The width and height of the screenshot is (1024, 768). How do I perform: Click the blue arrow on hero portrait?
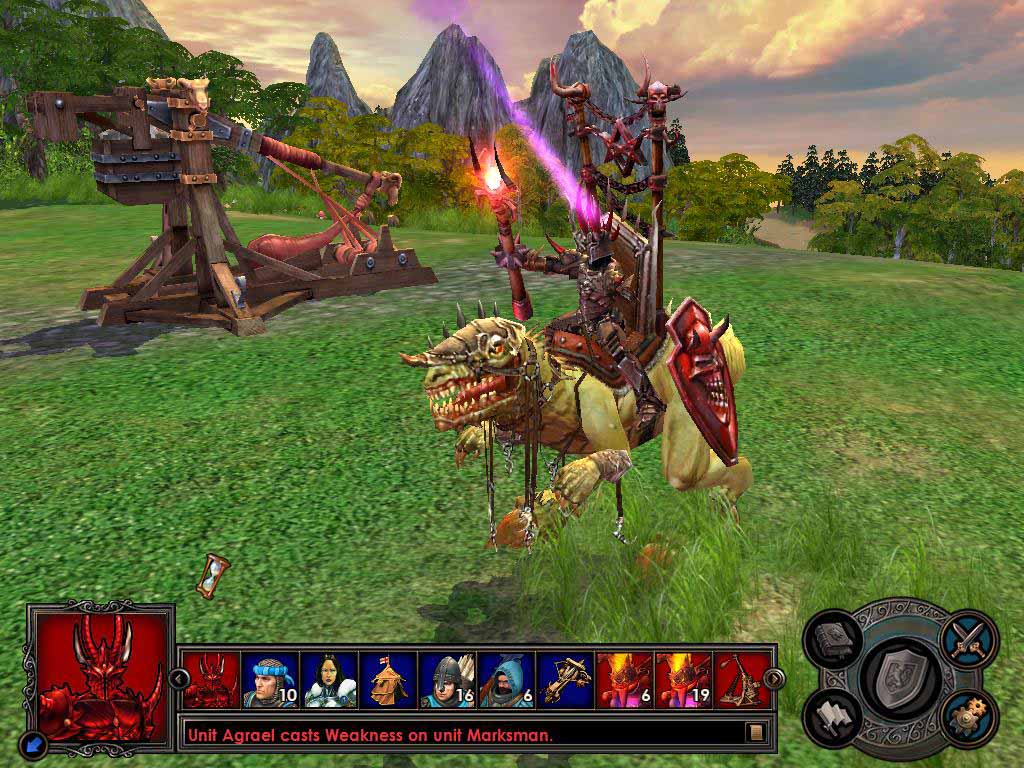click(x=34, y=743)
